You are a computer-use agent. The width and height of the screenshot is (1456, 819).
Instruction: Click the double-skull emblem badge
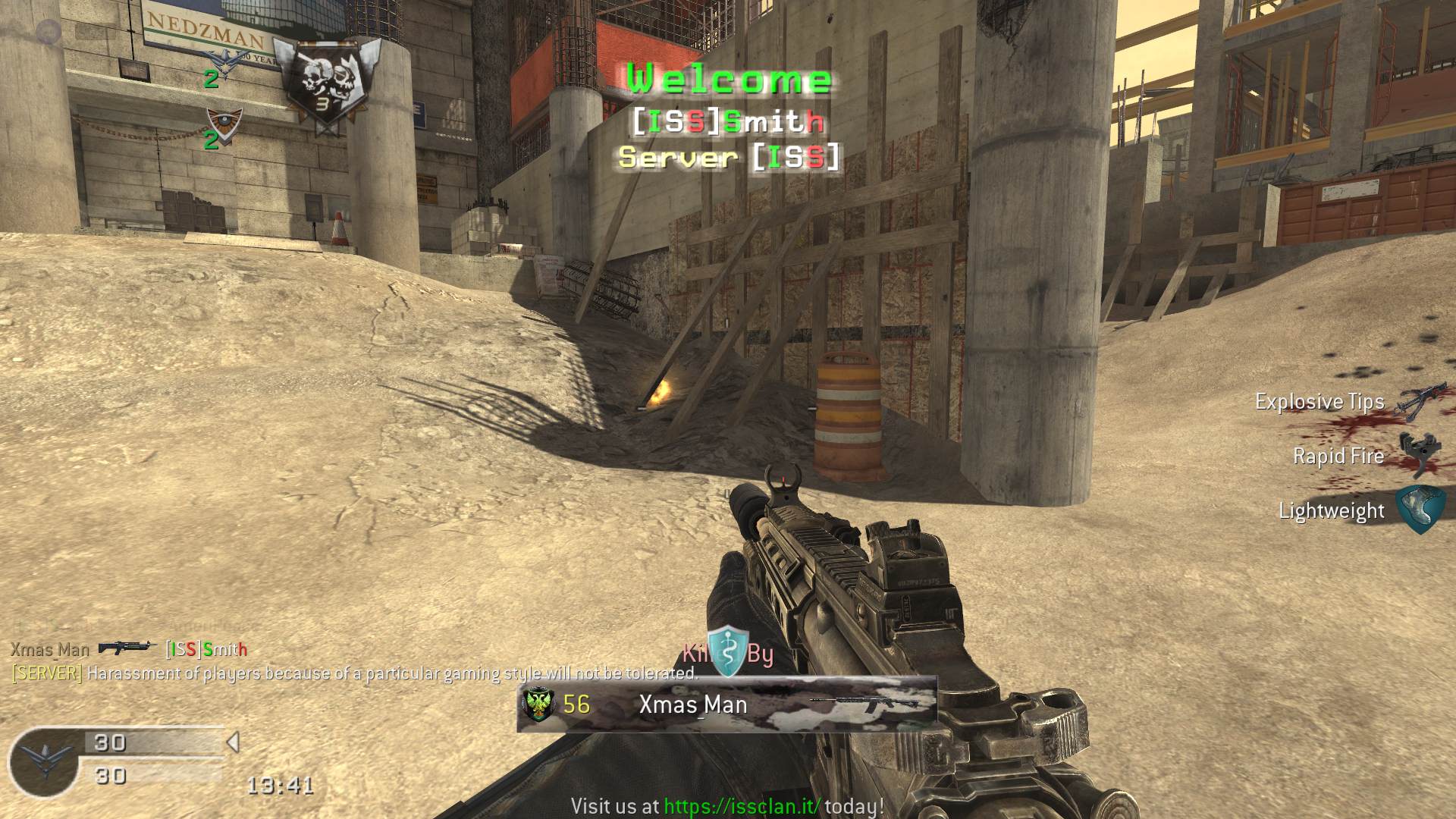(x=327, y=84)
